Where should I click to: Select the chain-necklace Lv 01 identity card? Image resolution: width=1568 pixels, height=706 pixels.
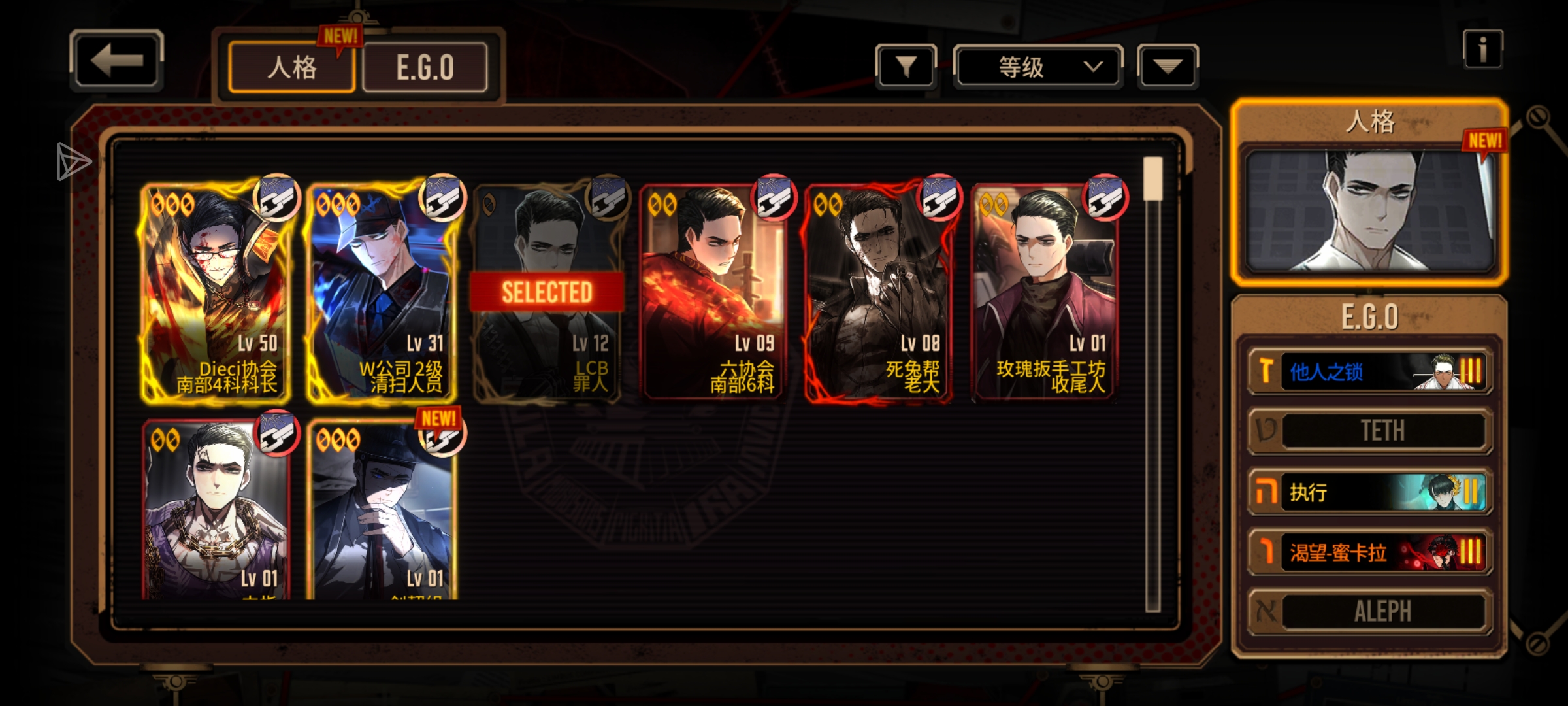(x=216, y=510)
